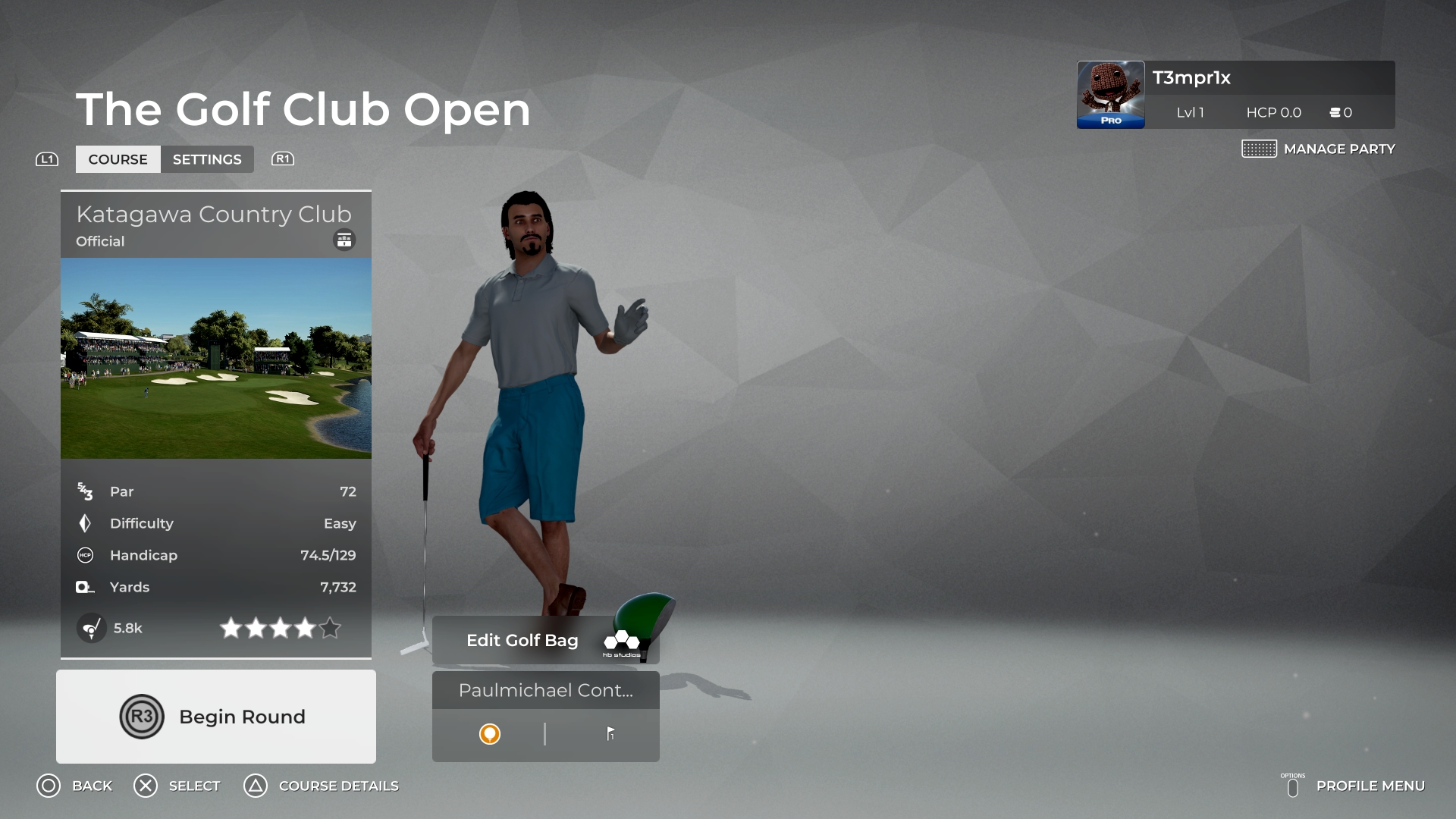Toggle the hole 1 flag marker
The width and height of the screenshot is (1456, 819).
610,734
